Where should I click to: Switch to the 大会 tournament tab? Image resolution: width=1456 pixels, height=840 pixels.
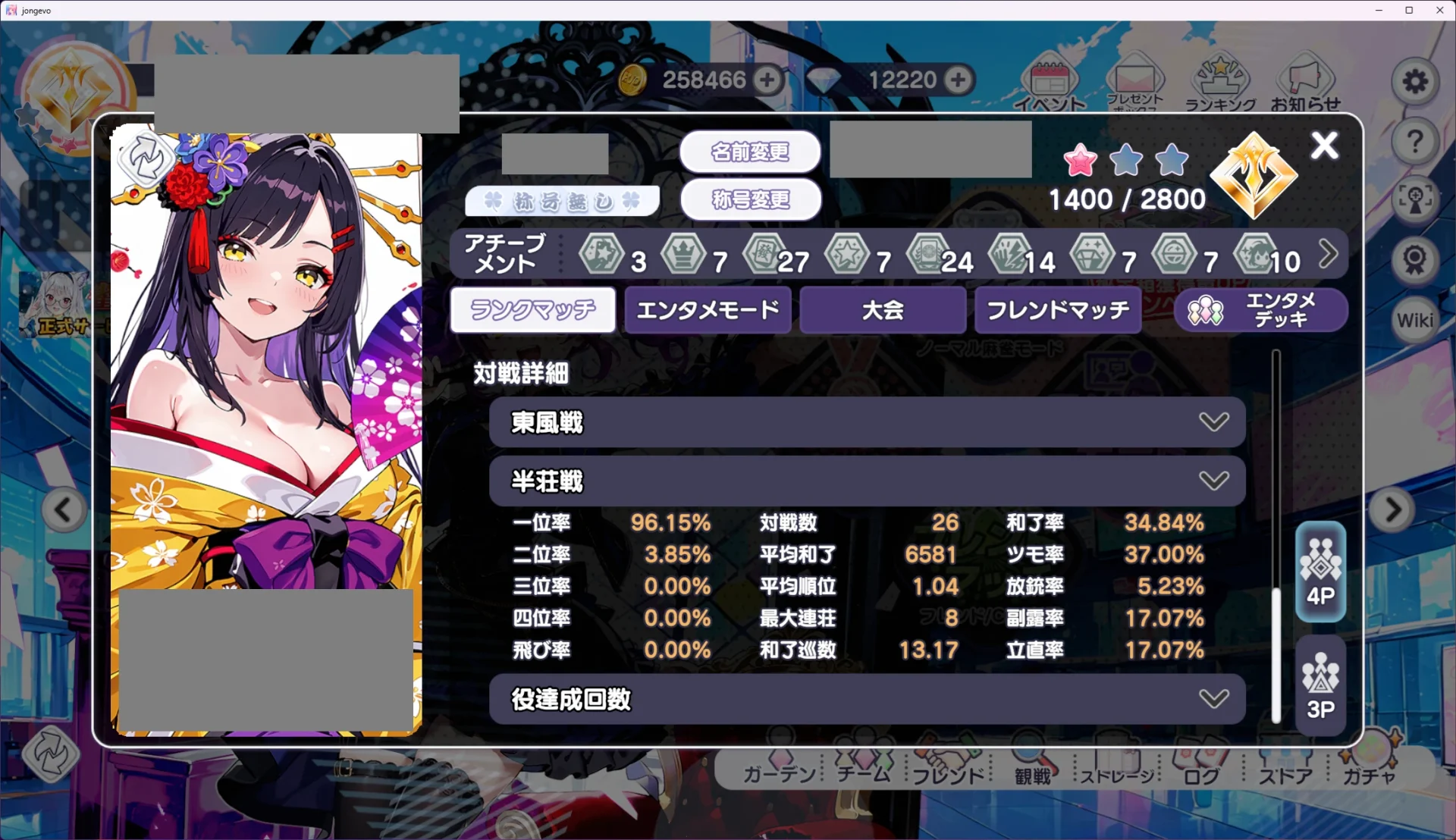[882, 310]
